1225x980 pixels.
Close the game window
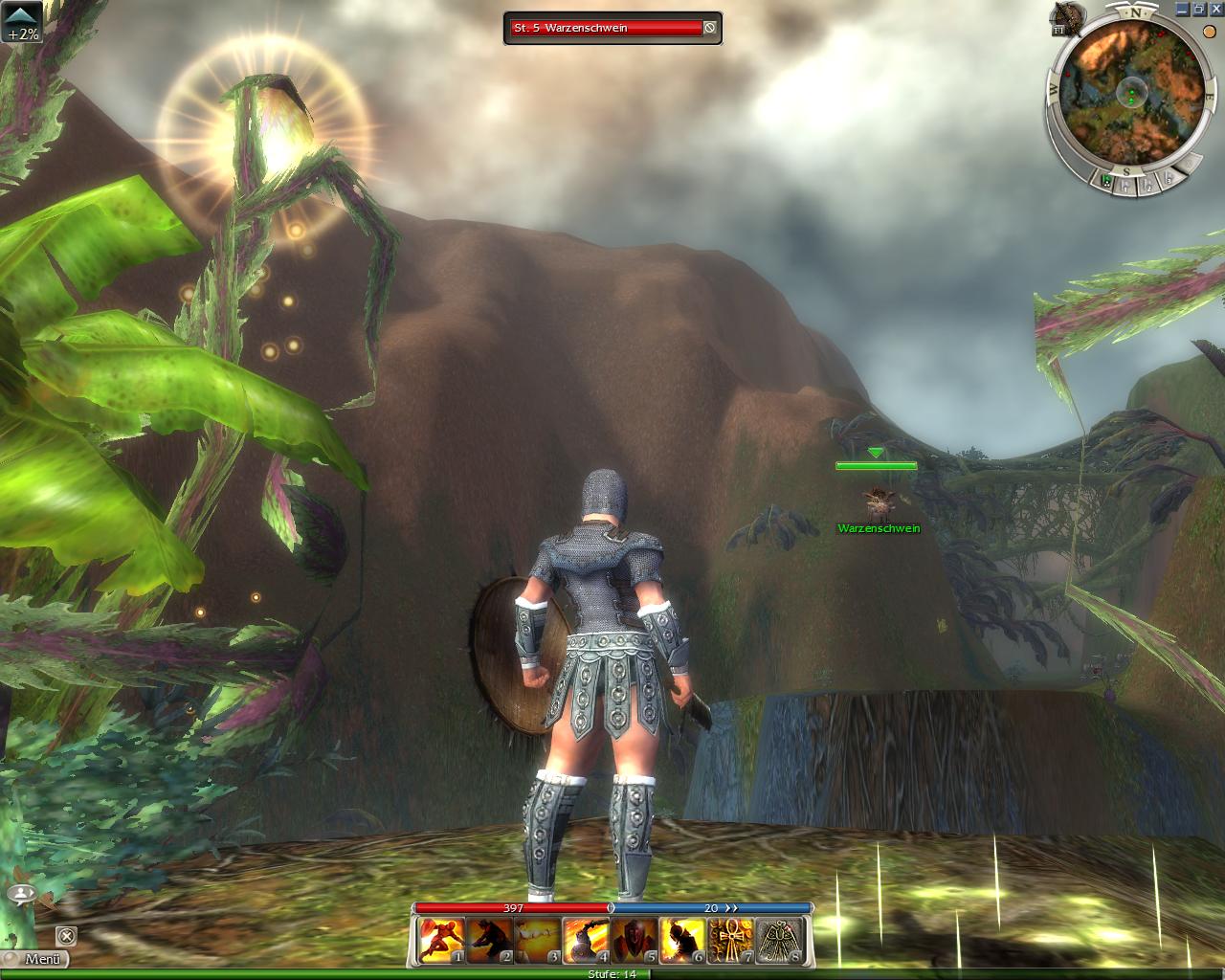tap(1215, 9)
